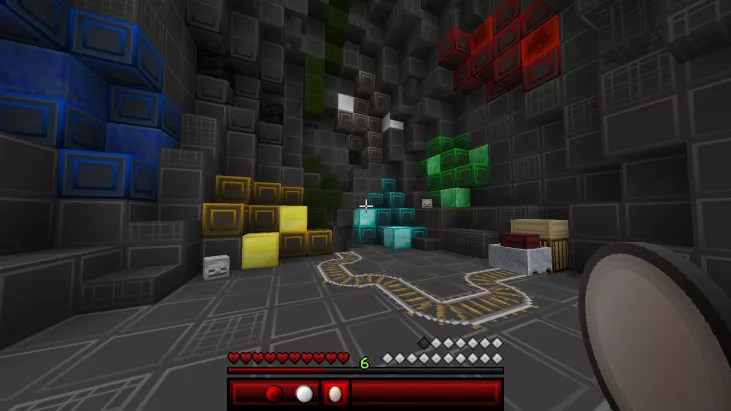Choose the highlighted egg hotbar slot
The width and height of the screenshot is (731, 411).
[x=334, y=393]
